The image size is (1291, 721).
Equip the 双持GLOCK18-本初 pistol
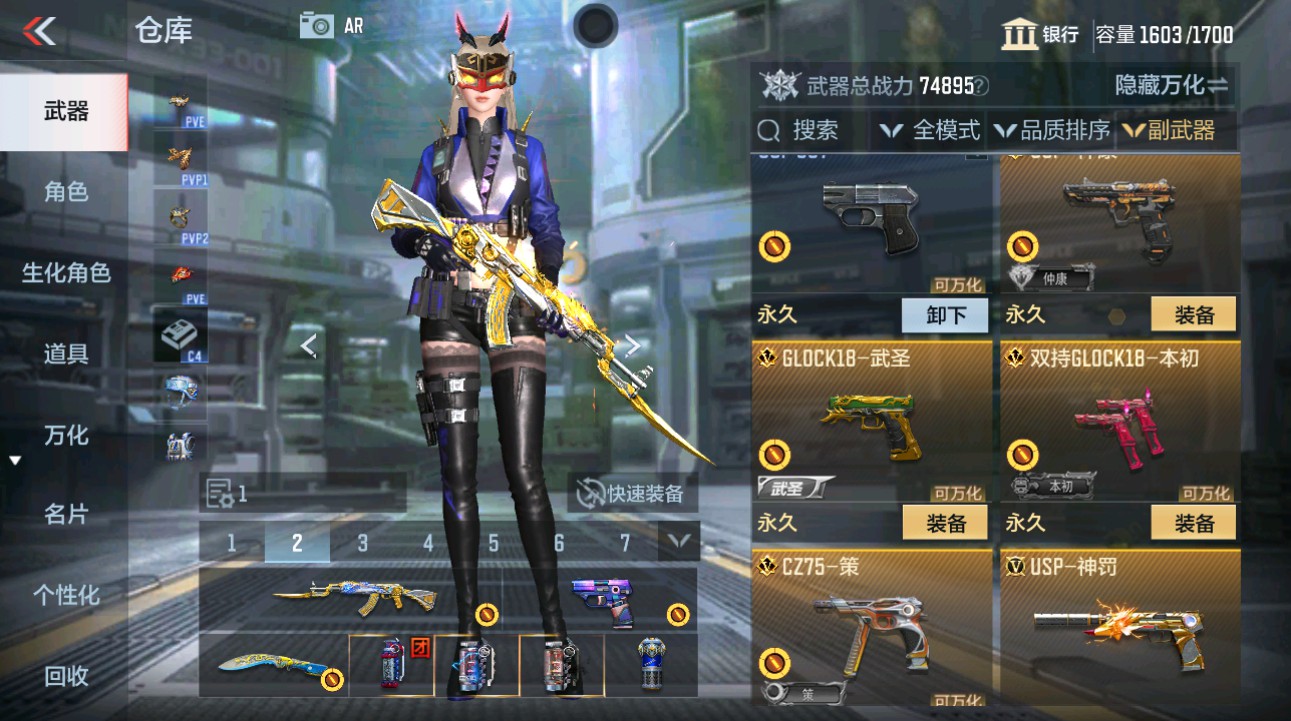coord(1193,521)
